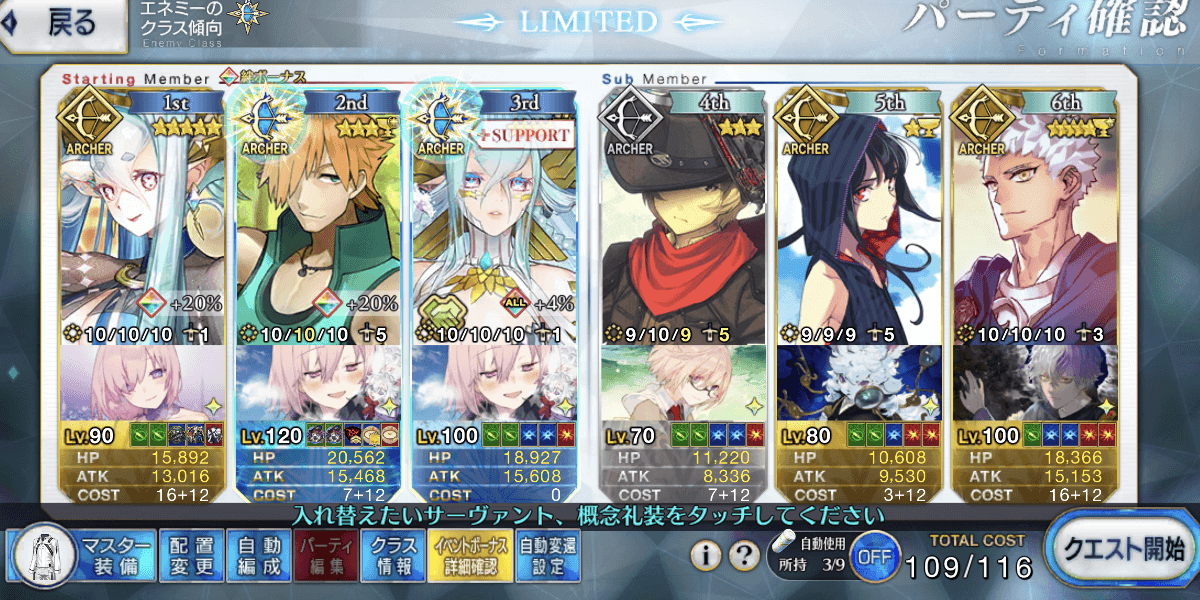Choose 配置変更 to rearrange formation
This screenshot has width=1200, height=600.
pos(190,555)
